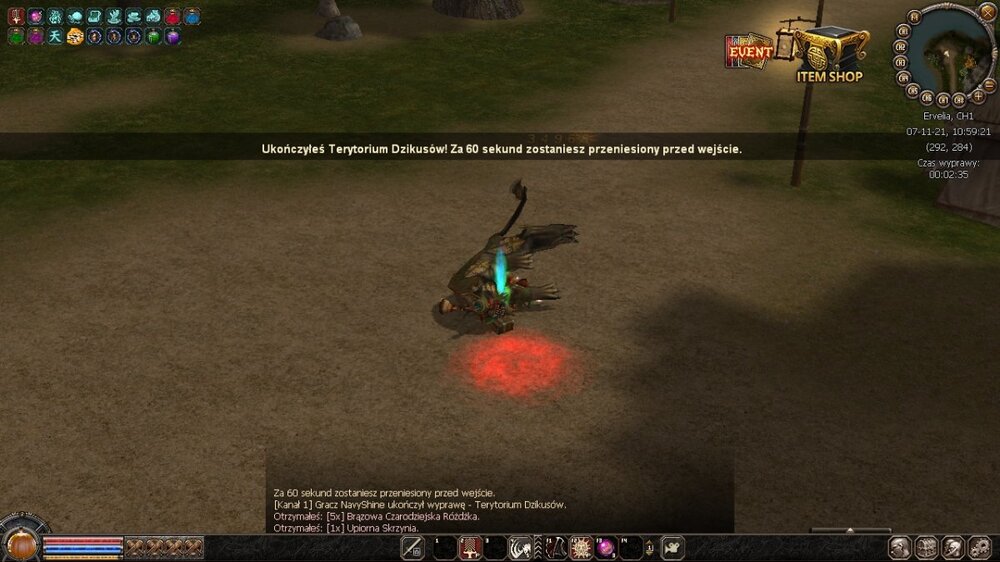The width and height of the screenshot is (1000, 562).
Task: Open the Item Shop chest
Action: tap(830, 48)
